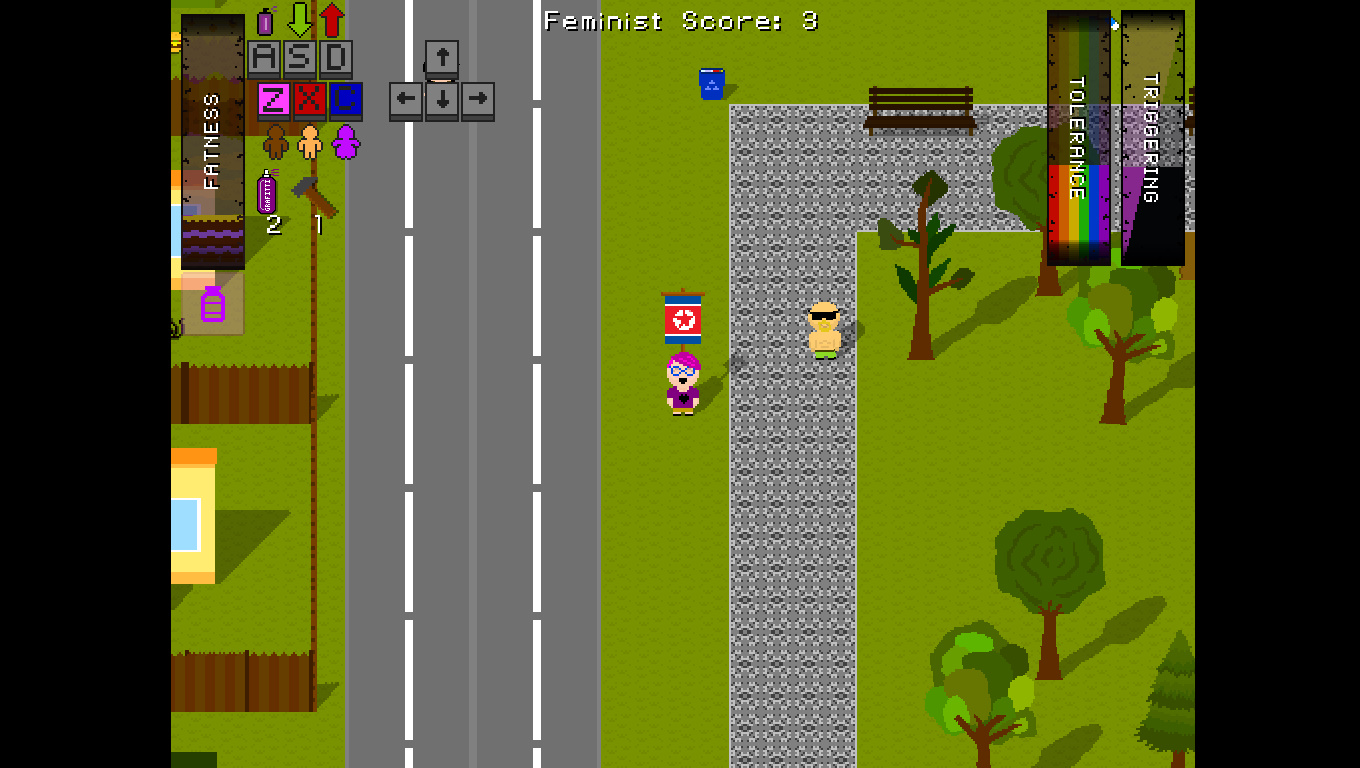The image size is (1360, 768).
Task: Select the D key icon
Action: (334, 57)
